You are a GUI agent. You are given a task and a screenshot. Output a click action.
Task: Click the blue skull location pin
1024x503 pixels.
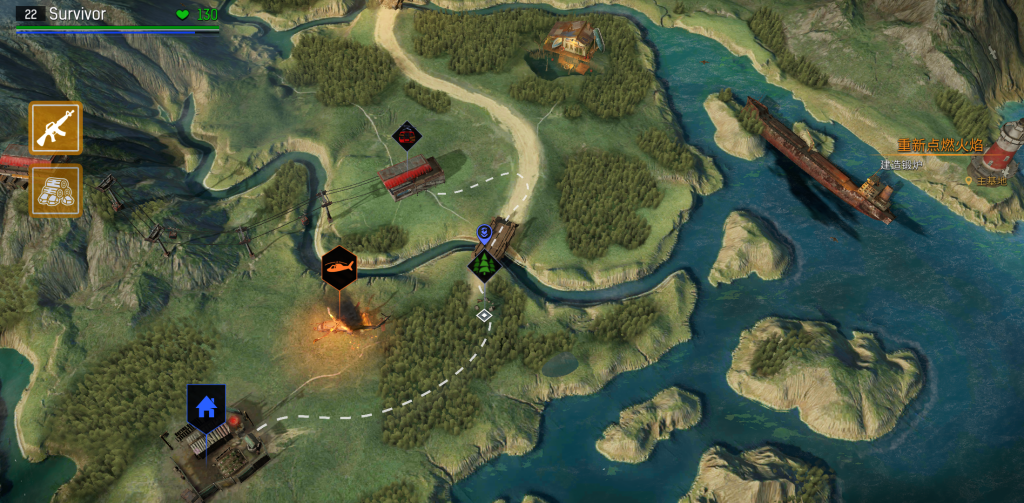click(x=485, y=234)
